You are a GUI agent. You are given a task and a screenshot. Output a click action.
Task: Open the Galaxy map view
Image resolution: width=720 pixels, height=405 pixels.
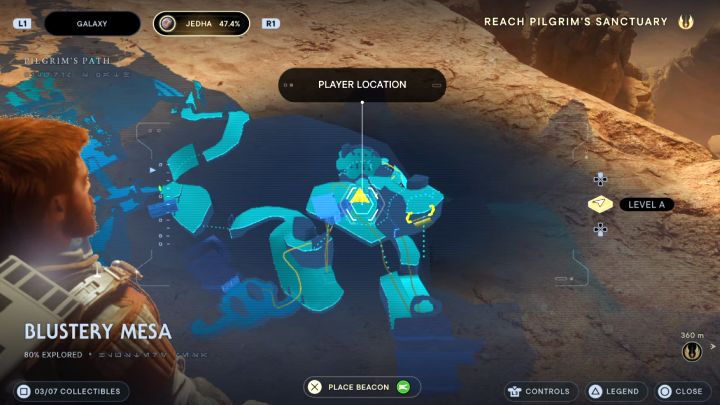(x=92, y=23)
